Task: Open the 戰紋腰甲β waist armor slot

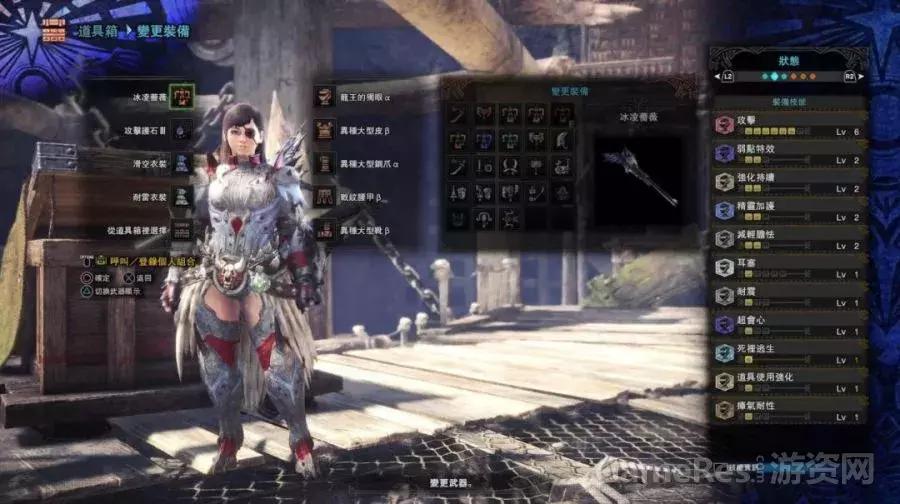Action: pyautogui.click(x=324, y=196)
